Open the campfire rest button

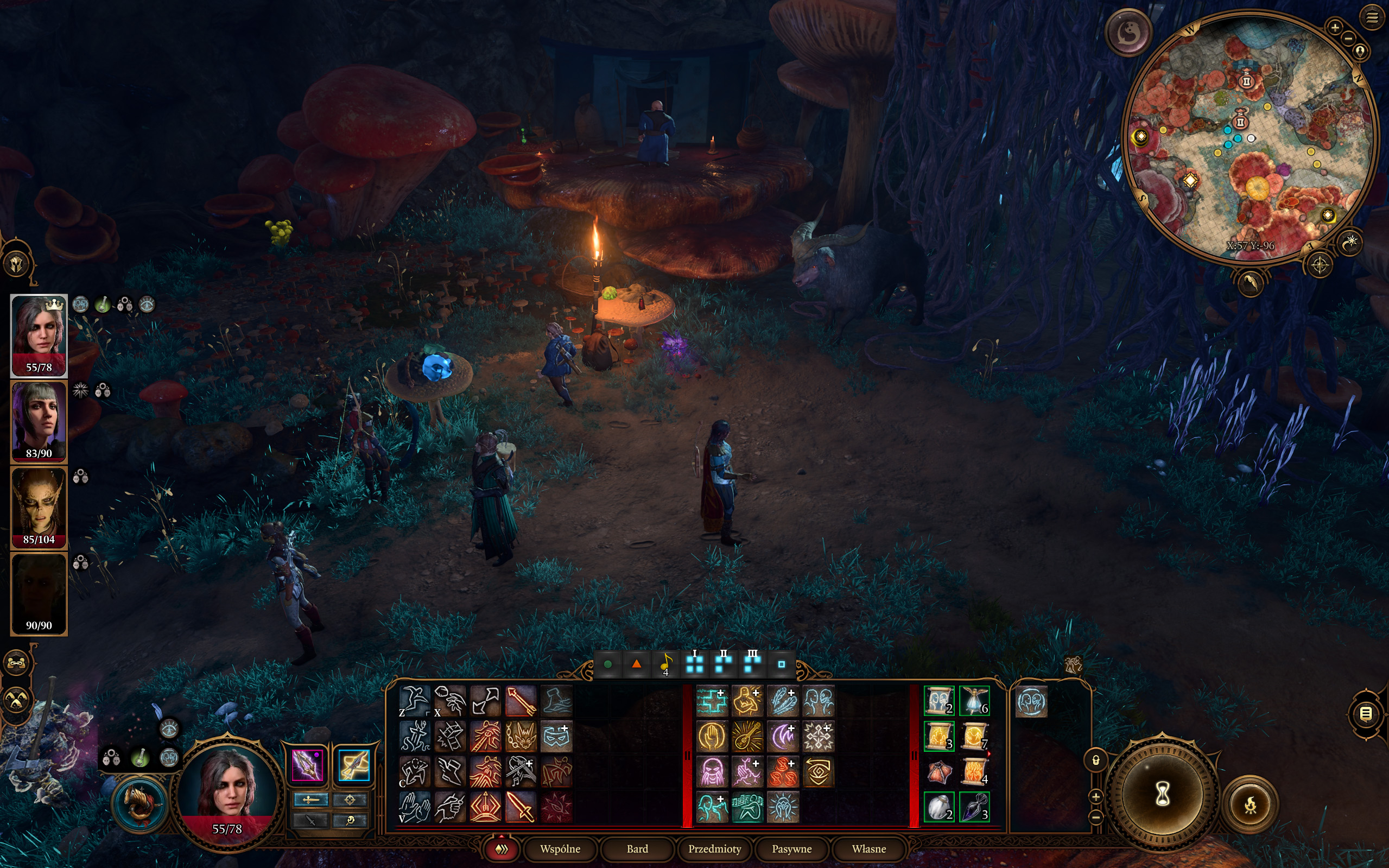click(1250, 805)
